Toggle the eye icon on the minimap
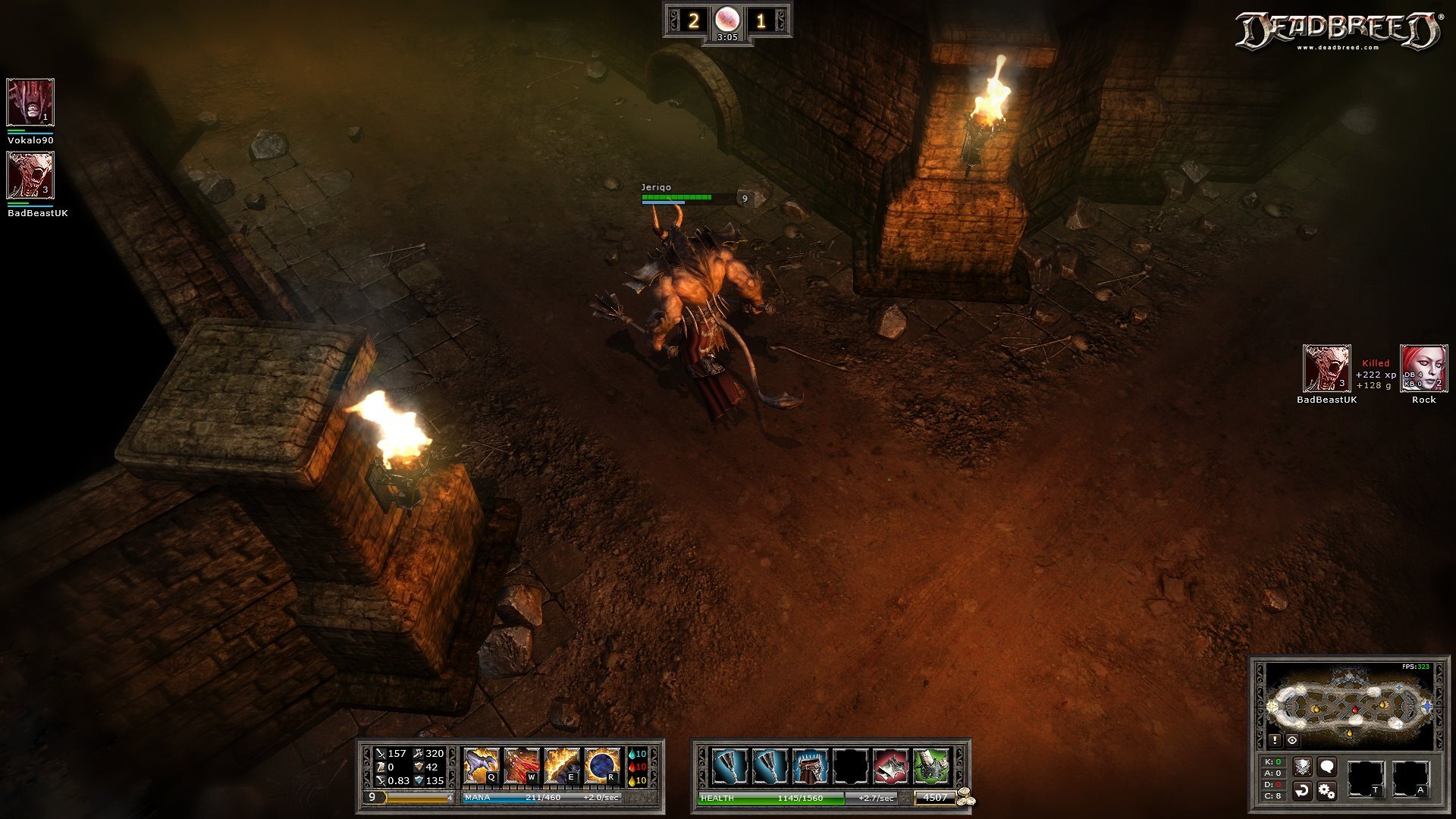The image size is (1456, 819). click(x=1292, y=740)
